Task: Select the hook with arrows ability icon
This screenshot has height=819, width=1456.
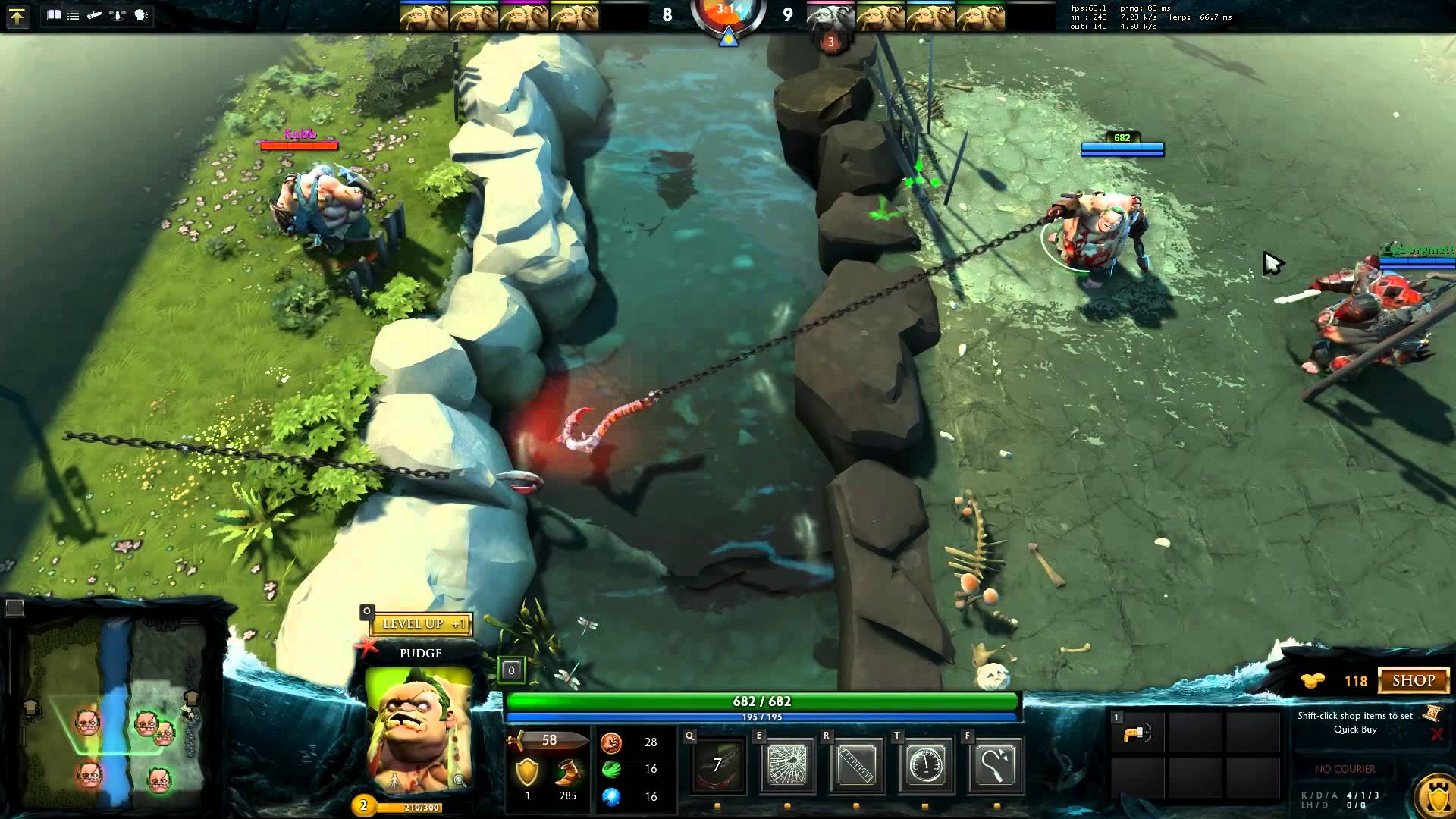Action: click(996, 764)
